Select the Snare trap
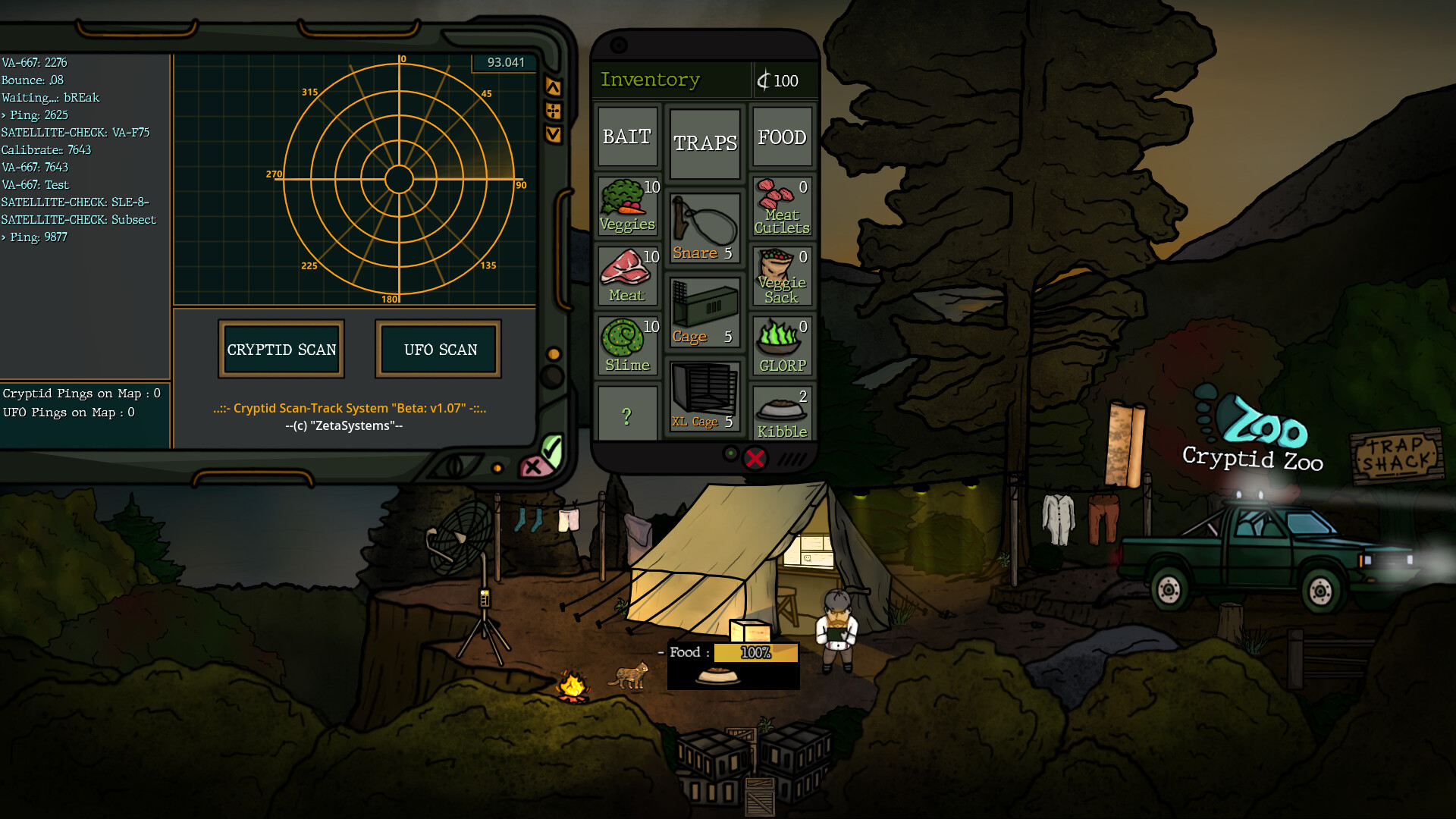Viewport: 1456px width, 819px height. (x=703, y=220)
